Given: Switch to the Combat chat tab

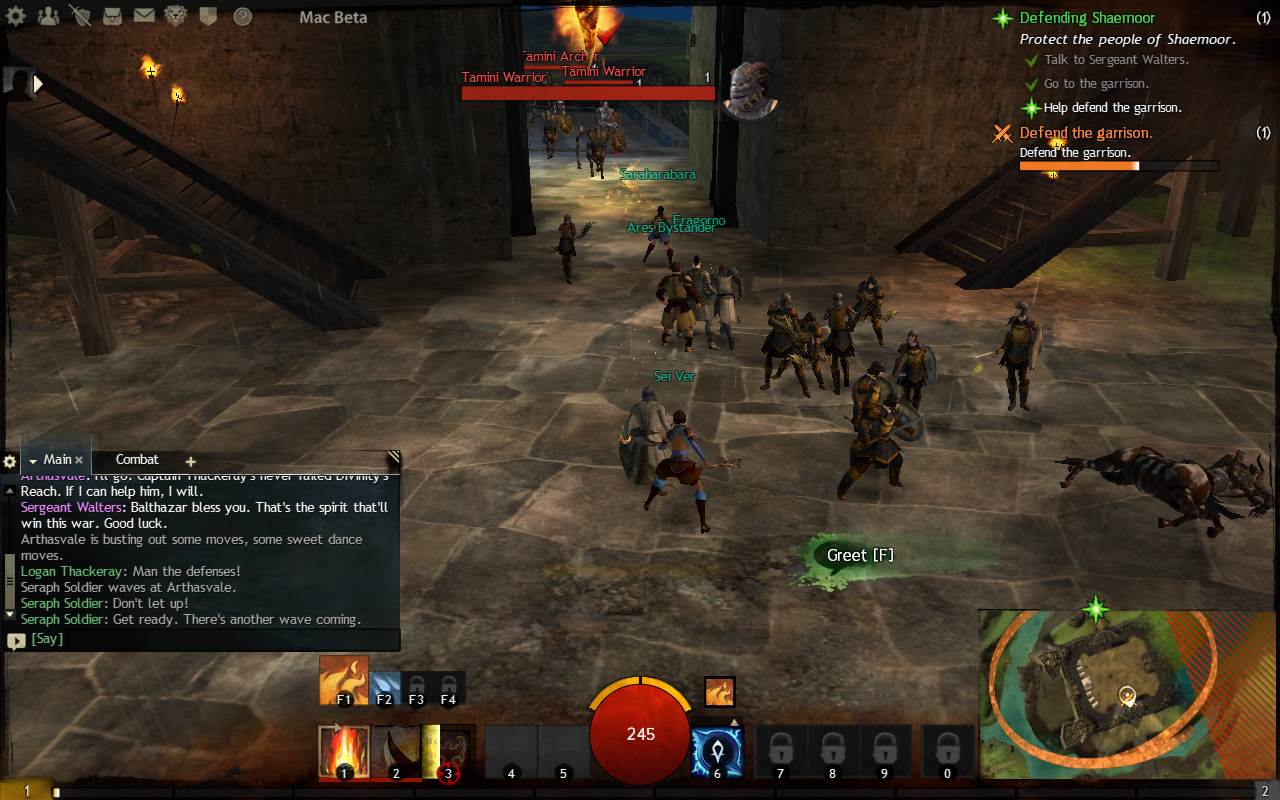Looking at the screenshot, I should coord(137,460).
